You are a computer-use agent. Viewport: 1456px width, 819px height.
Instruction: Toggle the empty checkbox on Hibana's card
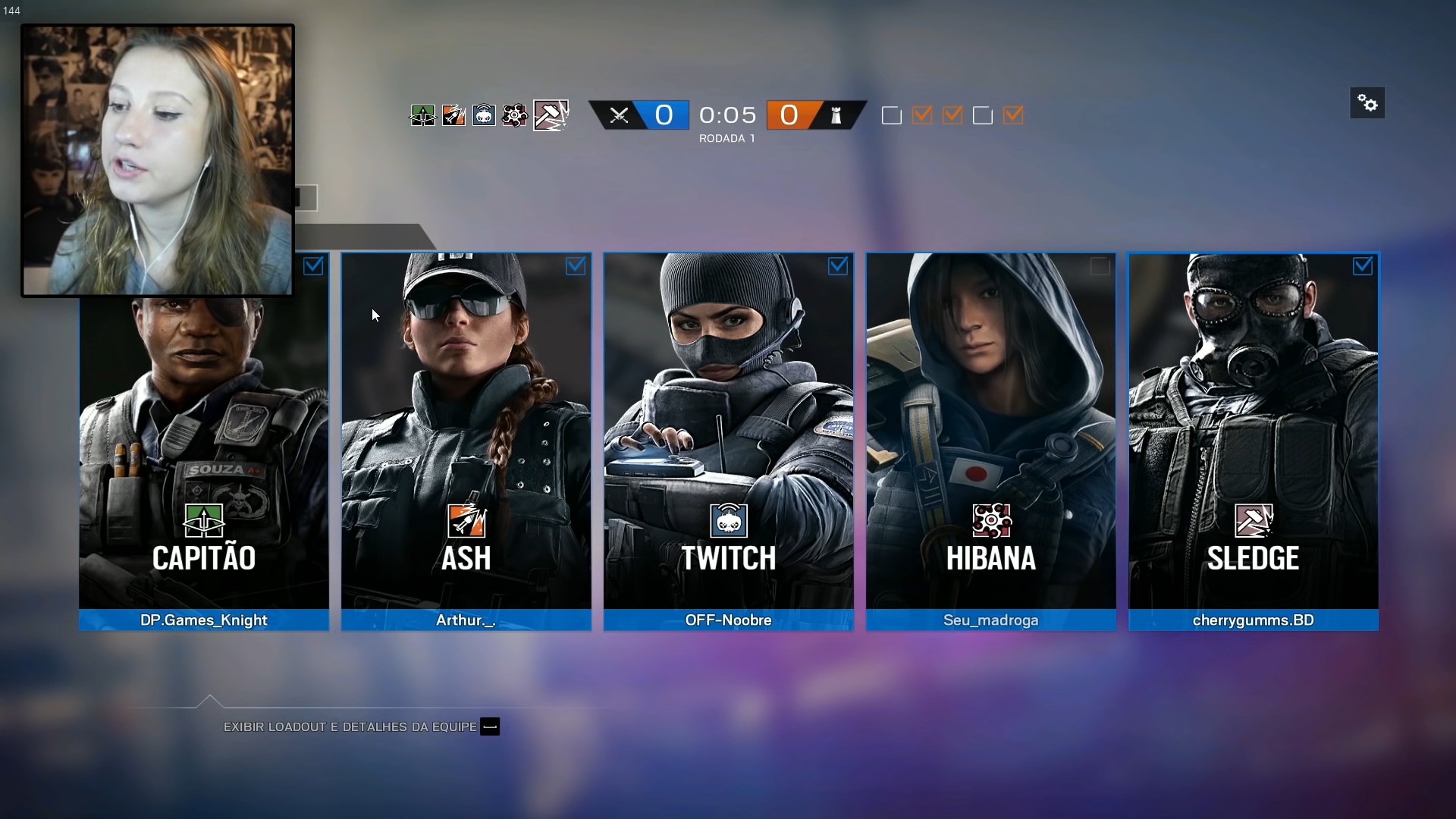[x=1100, y=266]
